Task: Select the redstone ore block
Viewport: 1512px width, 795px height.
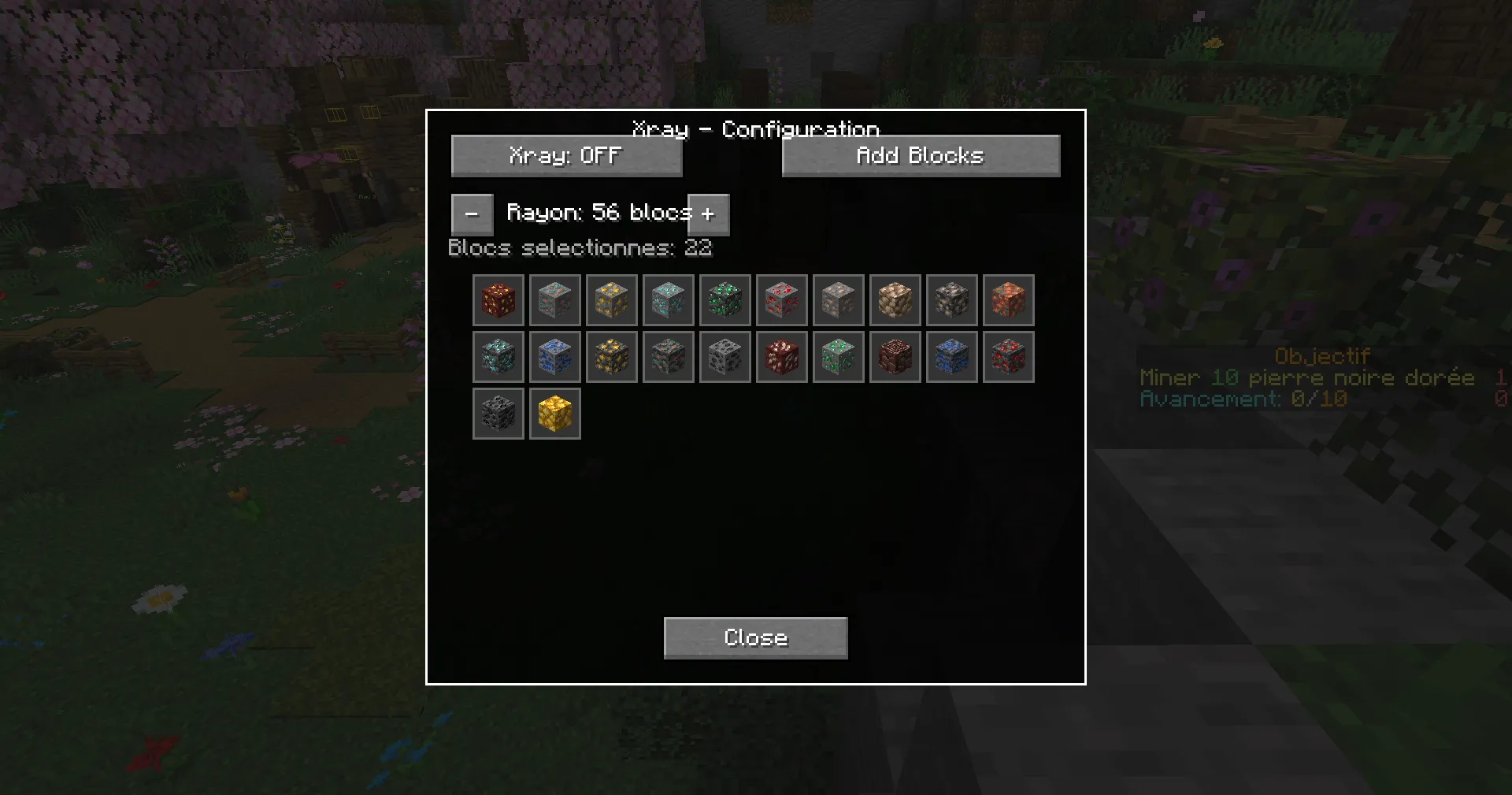Action: click(x=782, y=300)
